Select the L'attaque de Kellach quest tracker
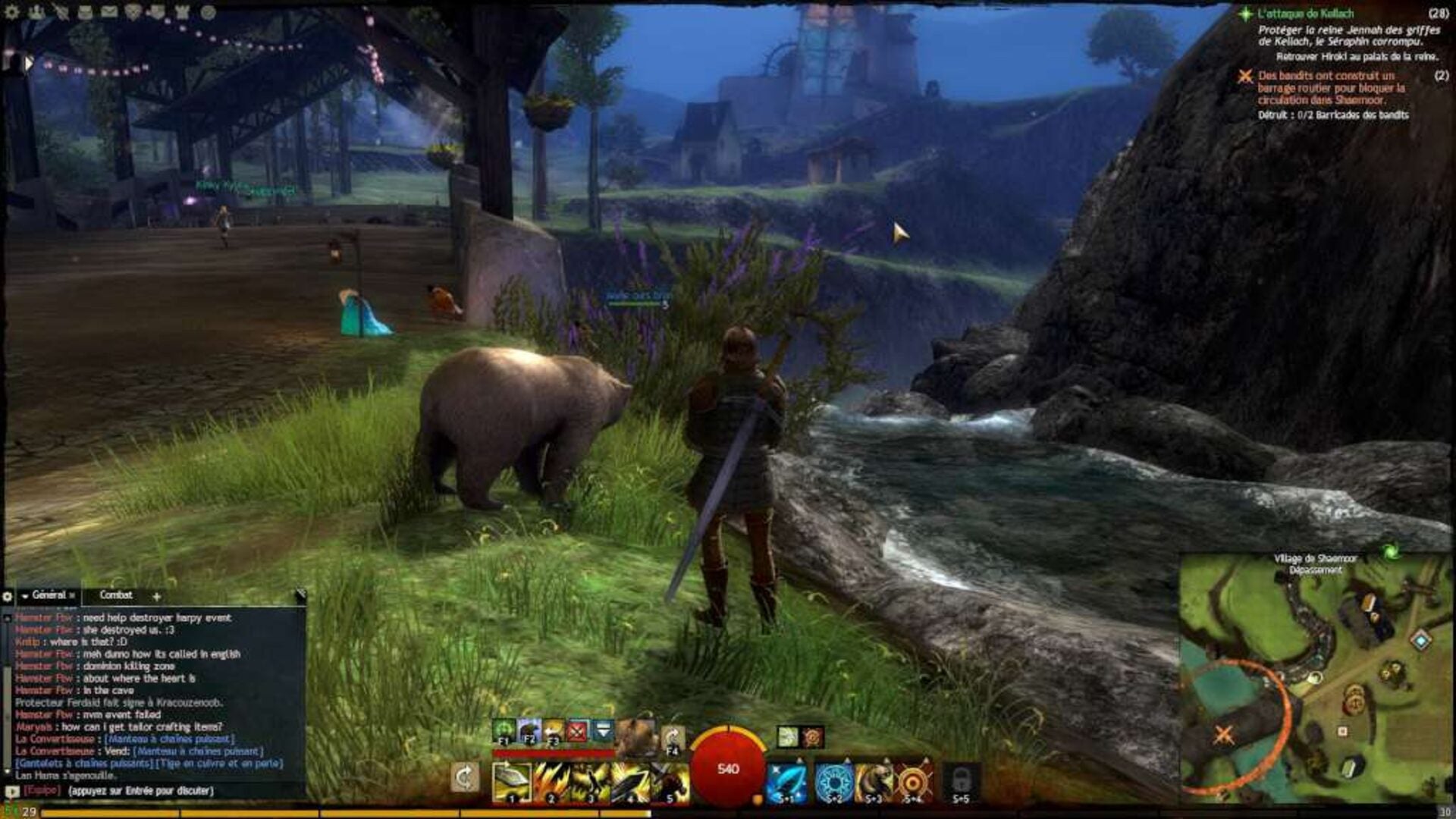Screen dimensions: 1456x819 (x=1305, y=14)
